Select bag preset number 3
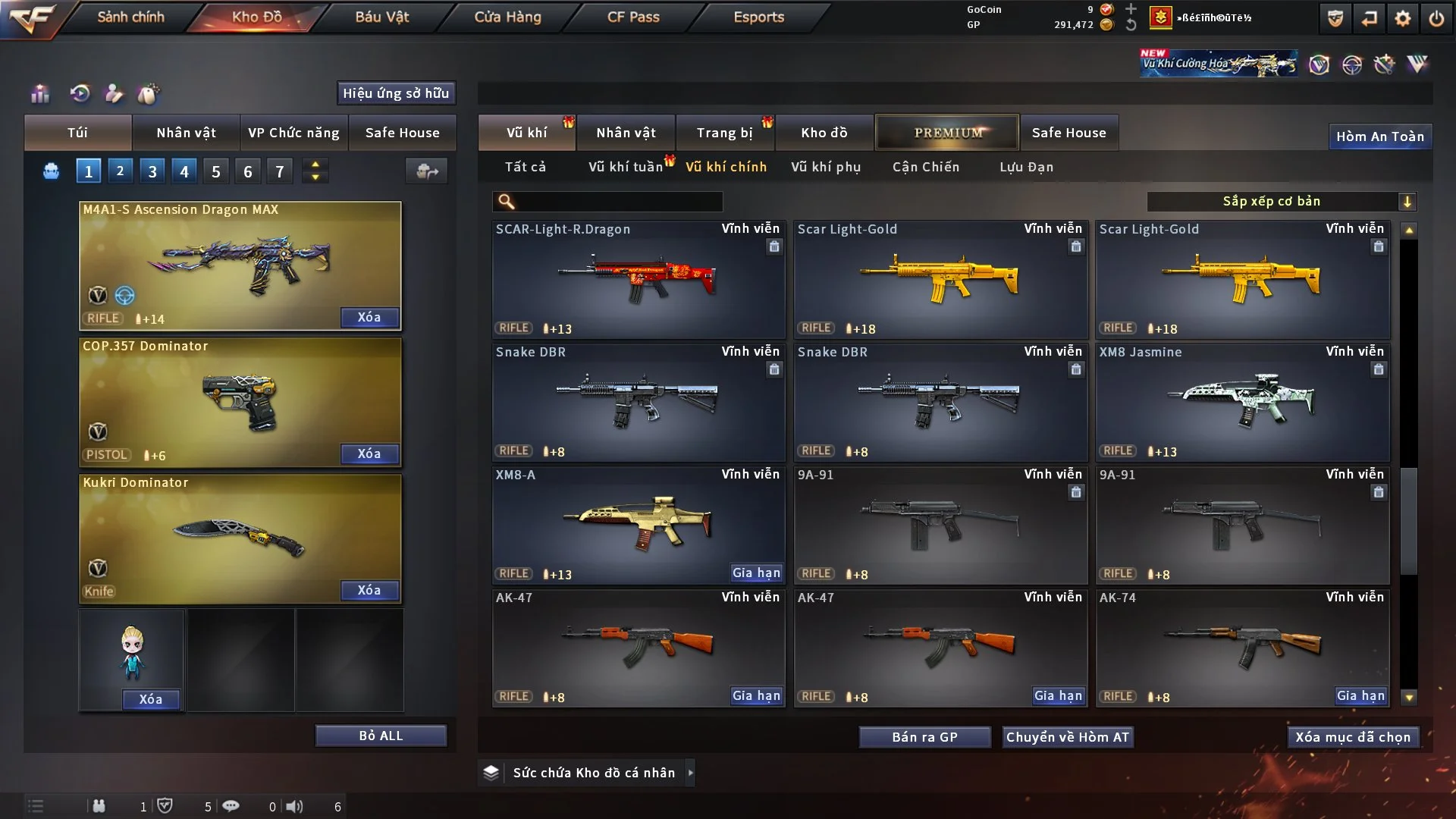Screen dimensions: 1456x819 click(152, 171)
